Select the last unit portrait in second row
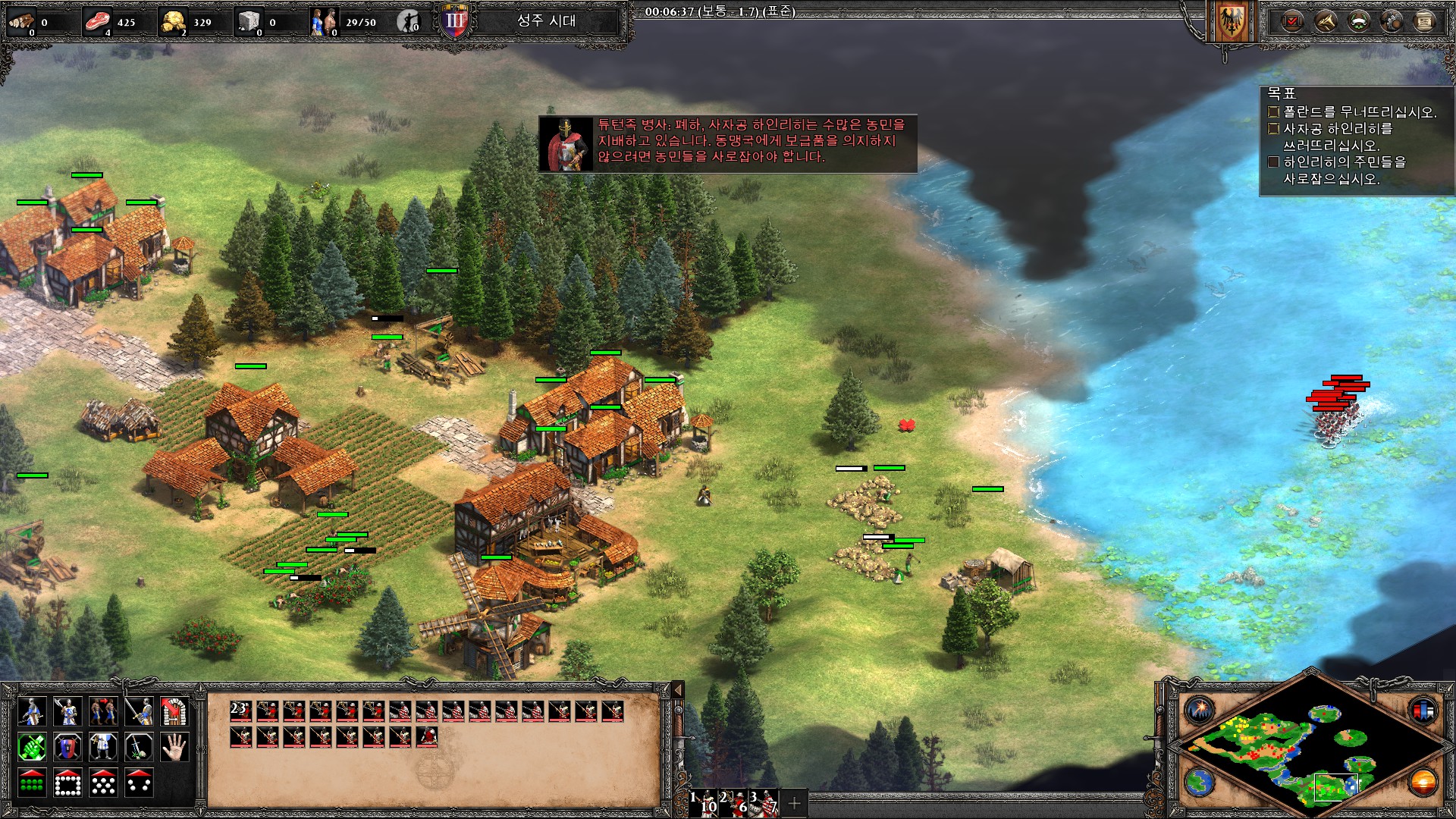Screen dimensions: 1456x819 point(427,736)
